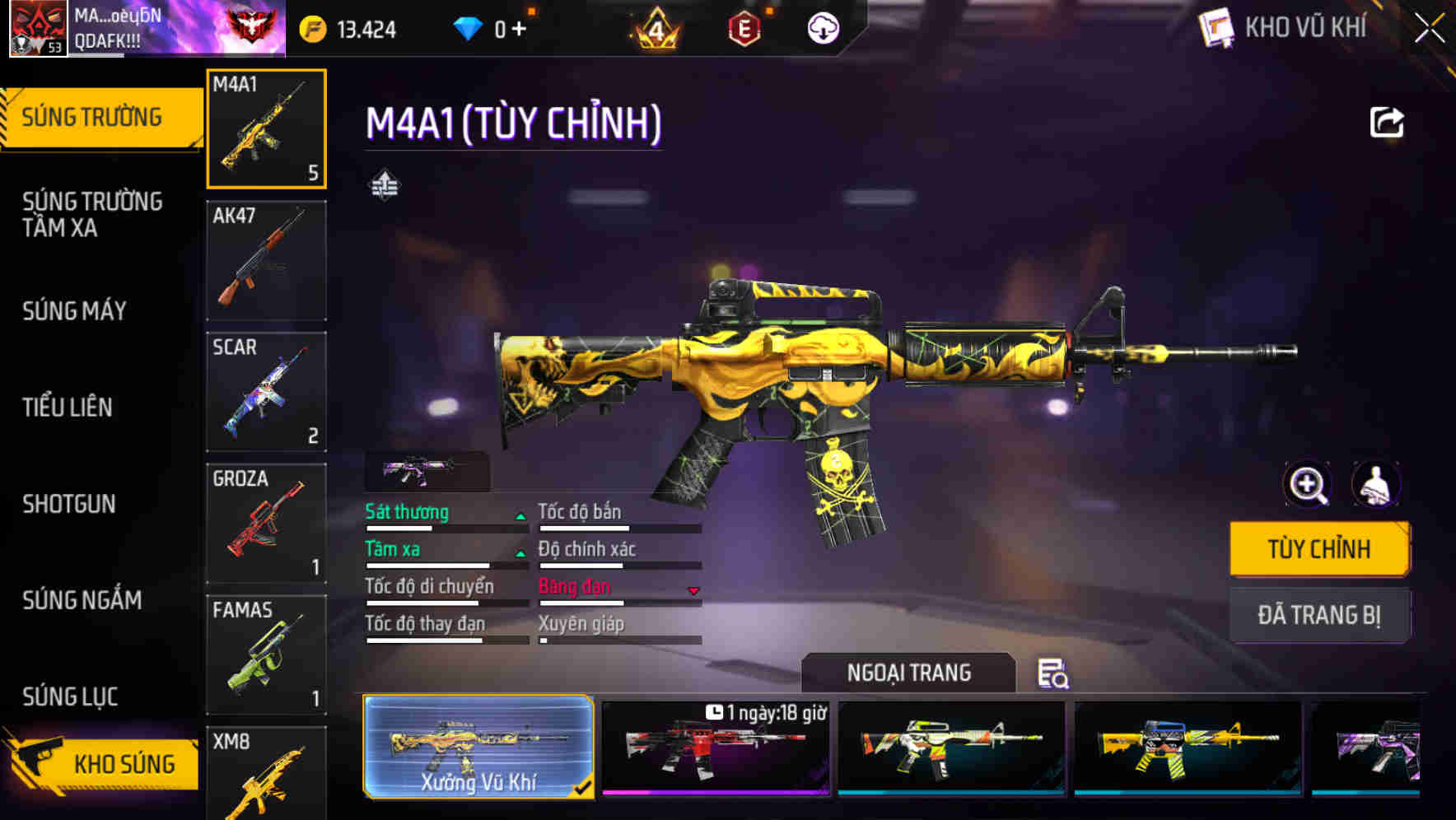The width and height of the screenshot is (1456, 820).
Task: Select the AK47 thumbnail in the weapon list
Action: click(266, 260)
